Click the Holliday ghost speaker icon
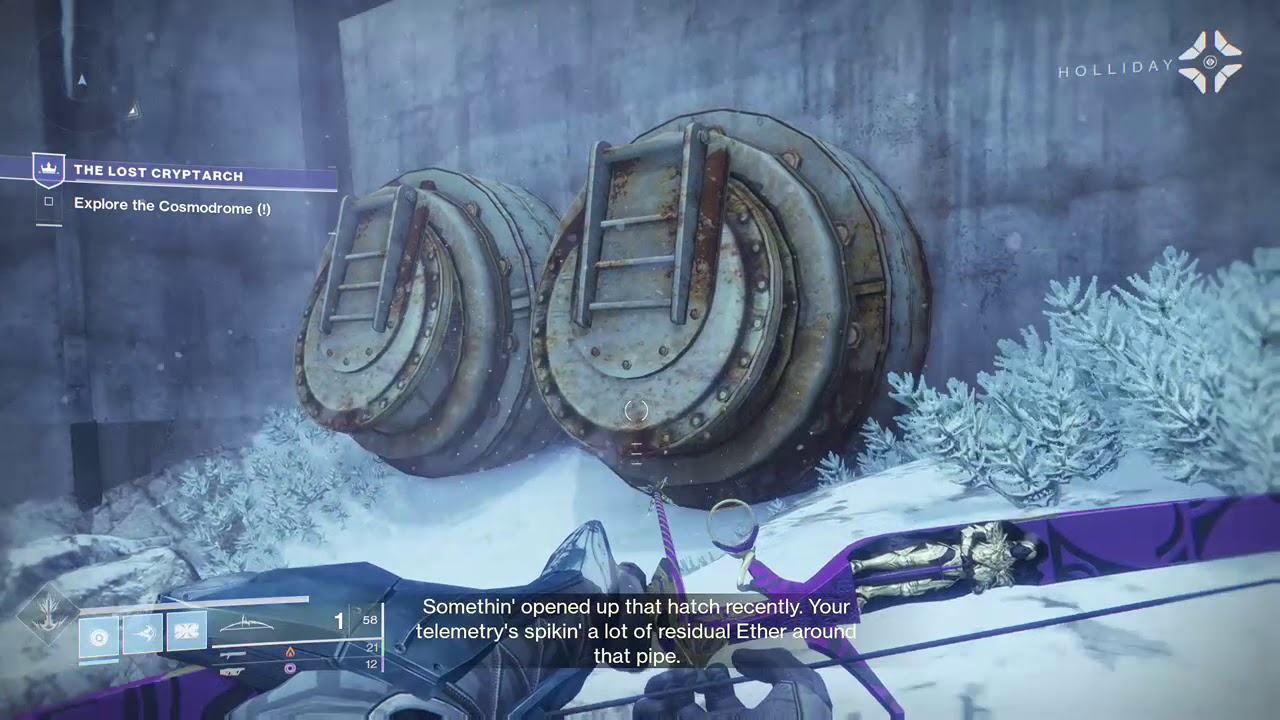The height and width of the screenshot is (720, 1280). tap(1210, 62)
